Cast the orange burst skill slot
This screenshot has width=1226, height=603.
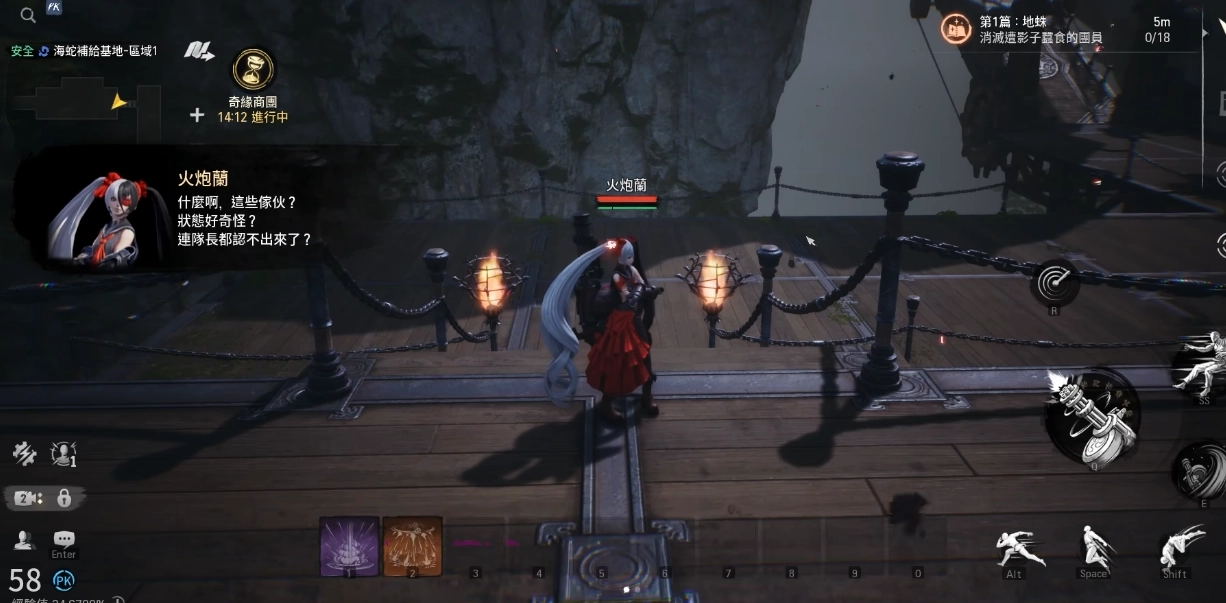pyautogui.click(x=412, y=546)
